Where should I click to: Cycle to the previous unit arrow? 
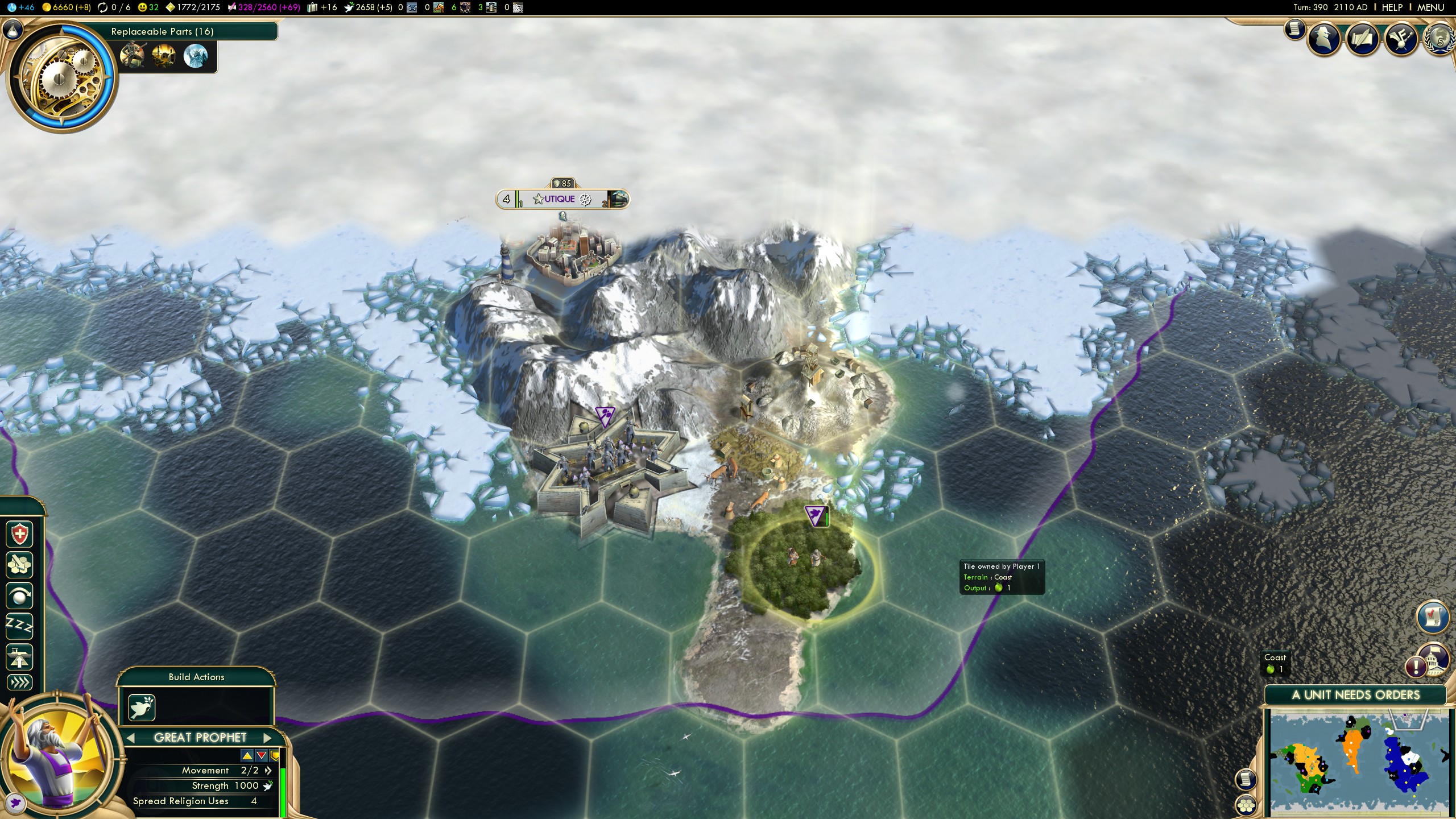coord(131,738)
